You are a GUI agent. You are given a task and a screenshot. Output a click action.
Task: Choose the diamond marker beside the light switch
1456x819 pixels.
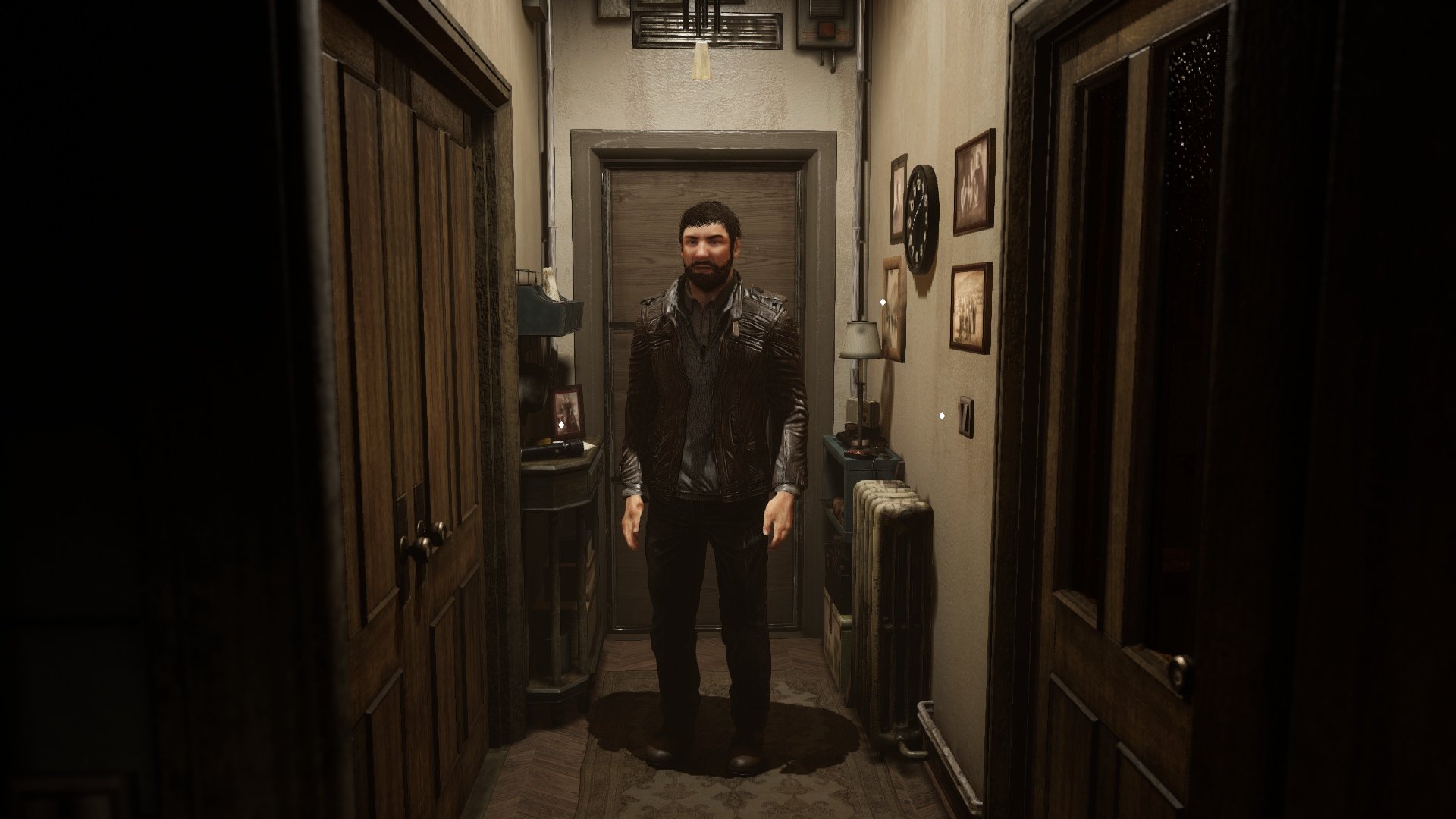[x=942, y=416]
